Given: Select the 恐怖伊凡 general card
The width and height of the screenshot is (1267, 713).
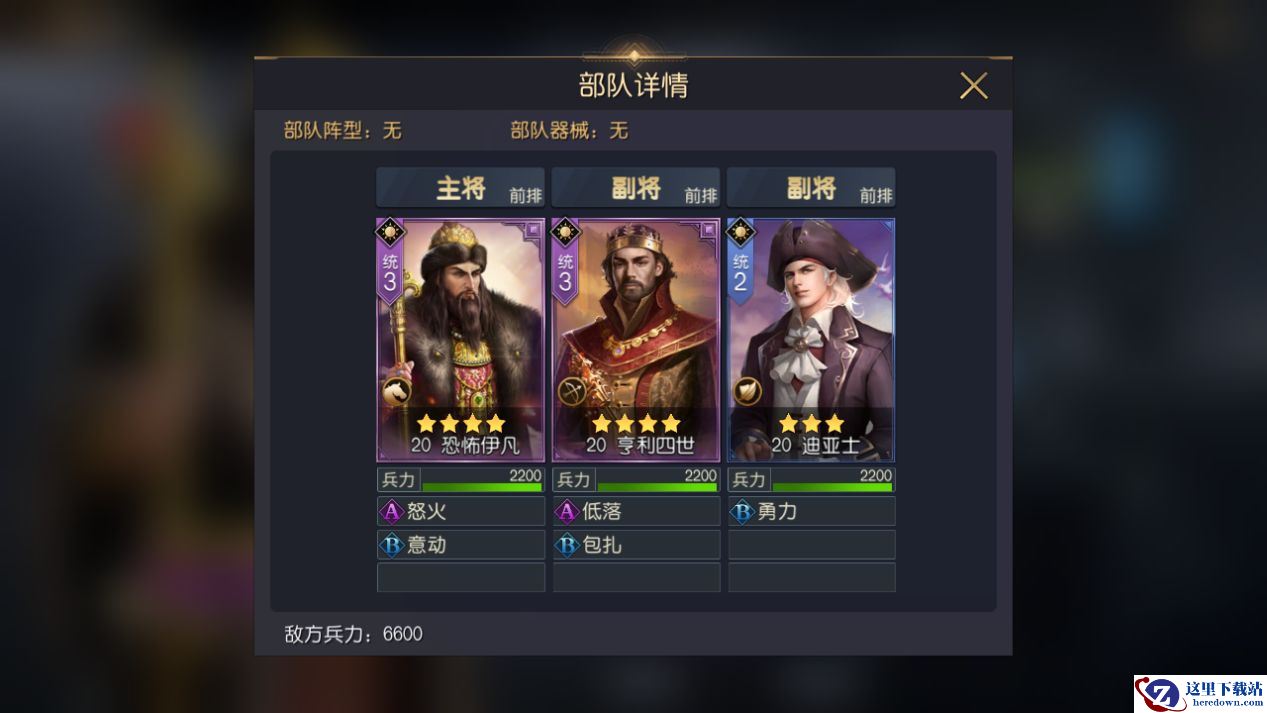Looking at the screenshot, I should pos(460,340).
